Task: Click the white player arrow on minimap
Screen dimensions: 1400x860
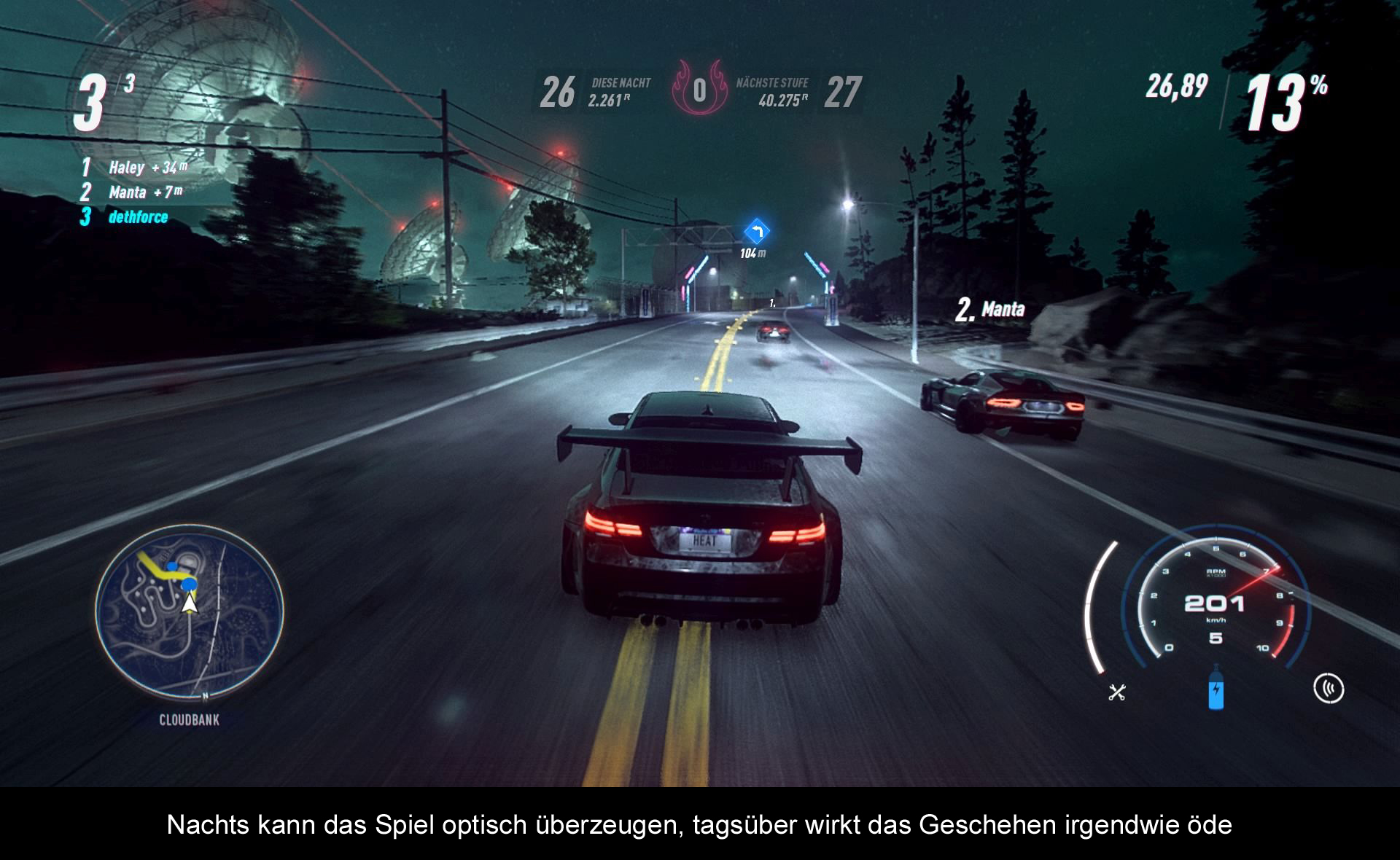Action: coord(190,603)
